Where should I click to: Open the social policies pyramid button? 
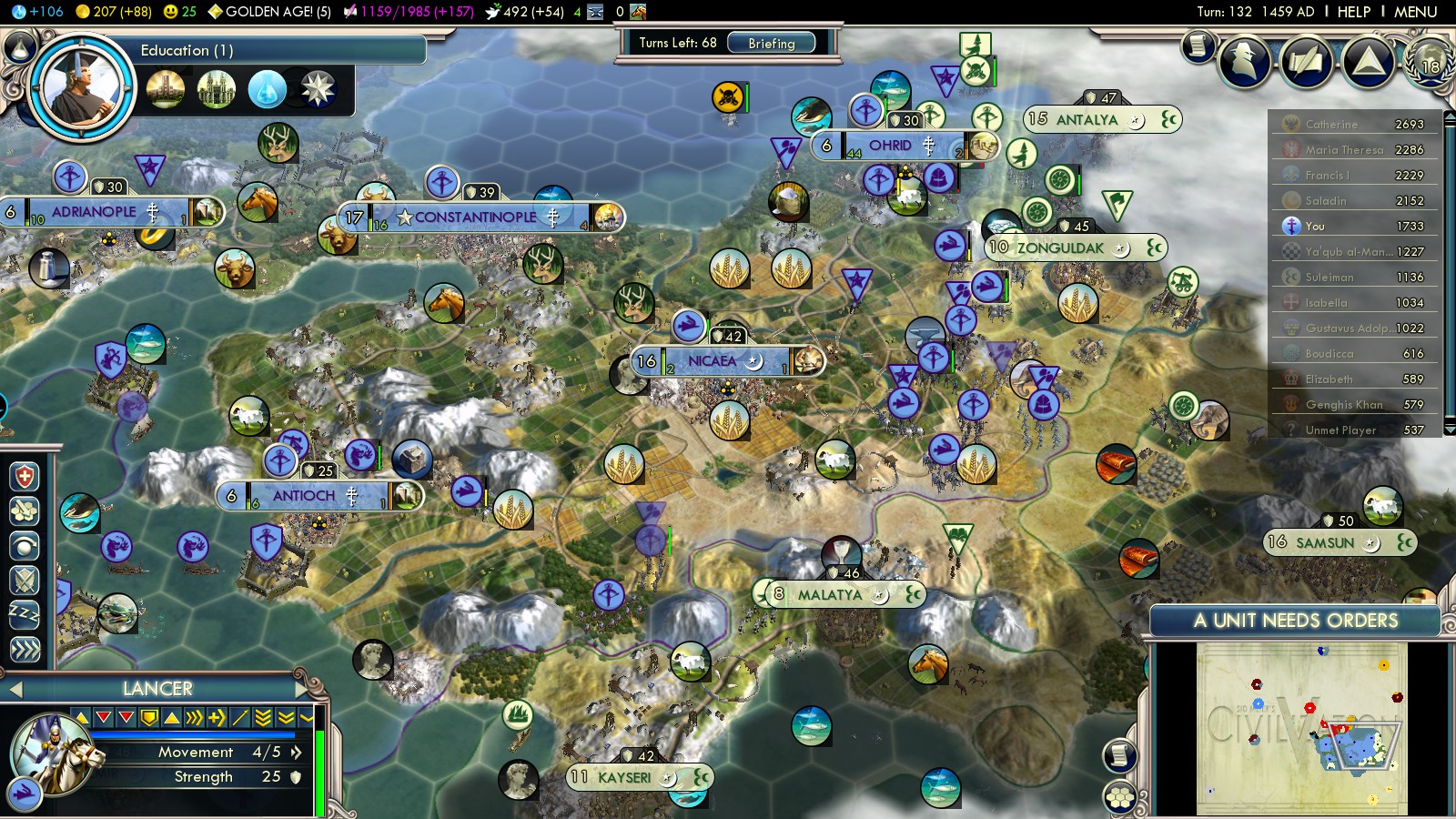point(1368,62)
